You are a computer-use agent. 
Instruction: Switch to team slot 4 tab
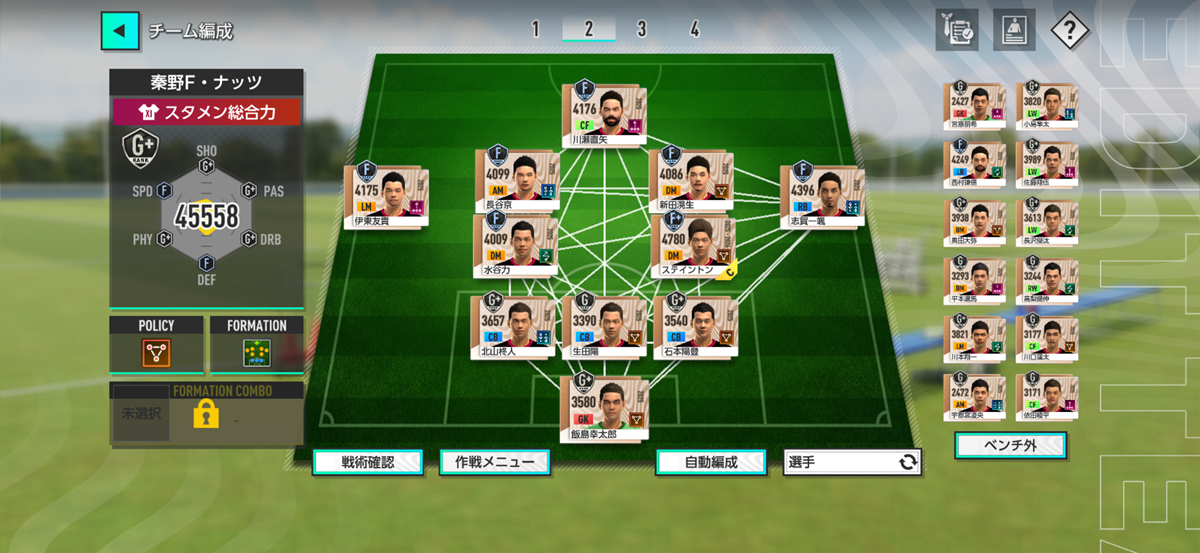point(694,29)
